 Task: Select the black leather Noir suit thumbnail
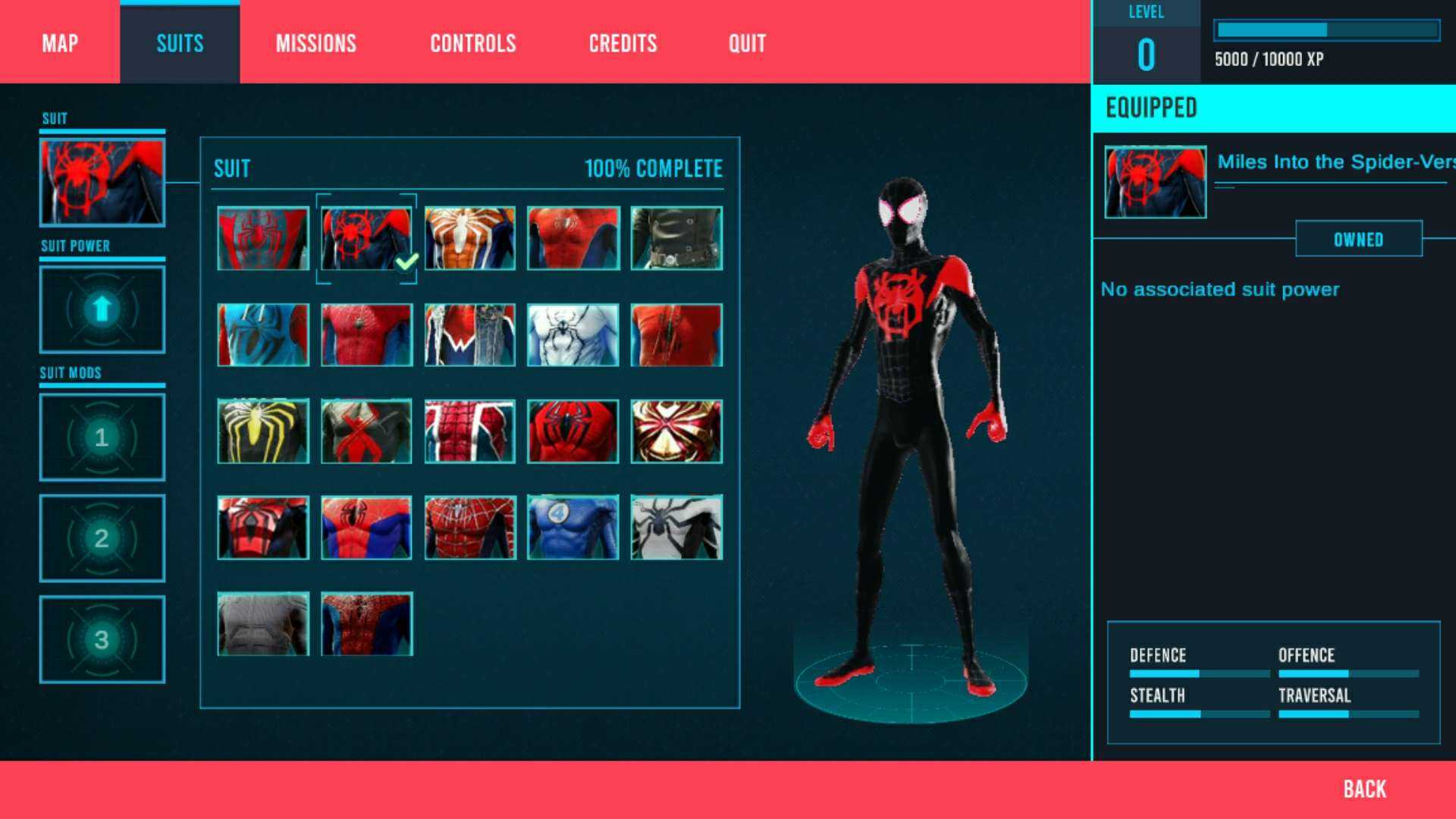(676, 238)
